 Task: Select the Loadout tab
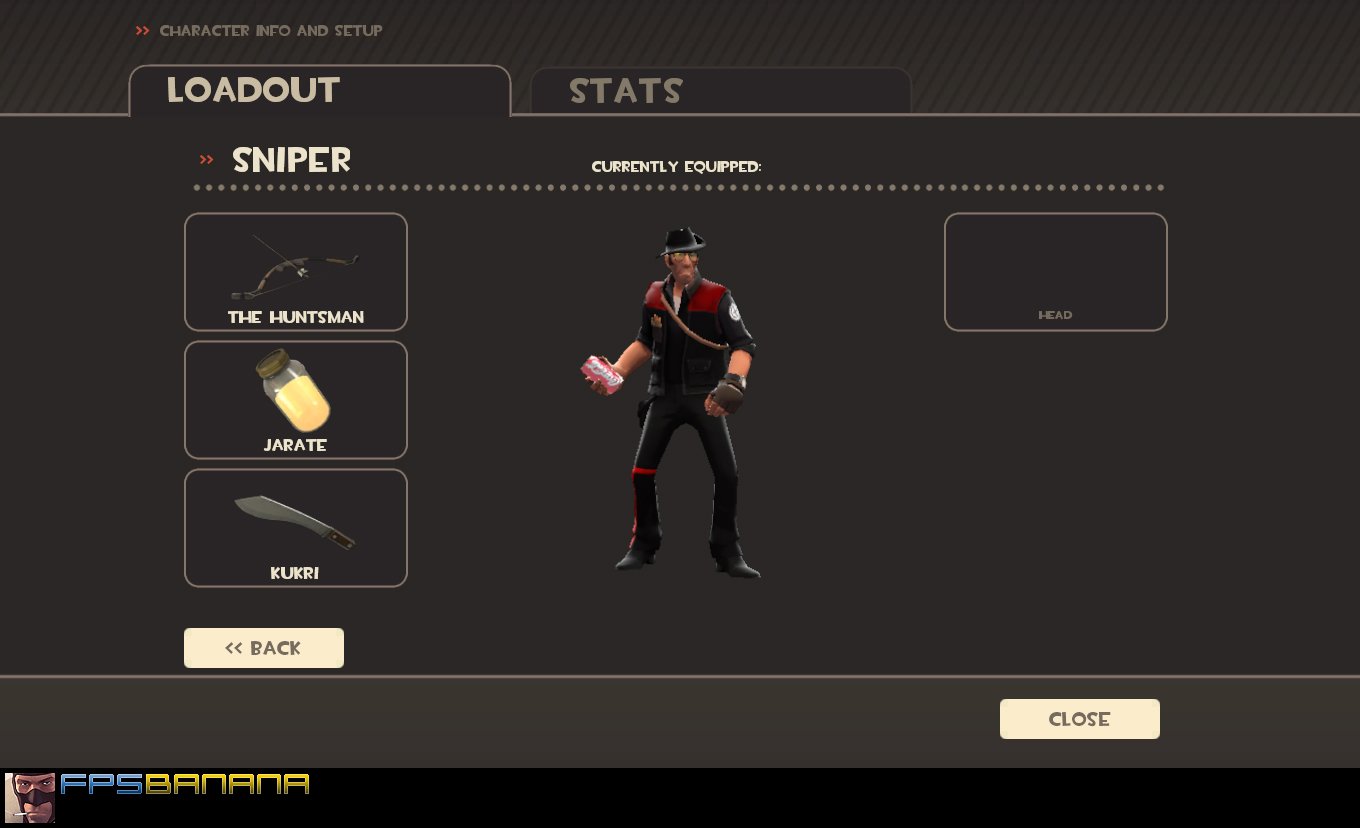252,90
